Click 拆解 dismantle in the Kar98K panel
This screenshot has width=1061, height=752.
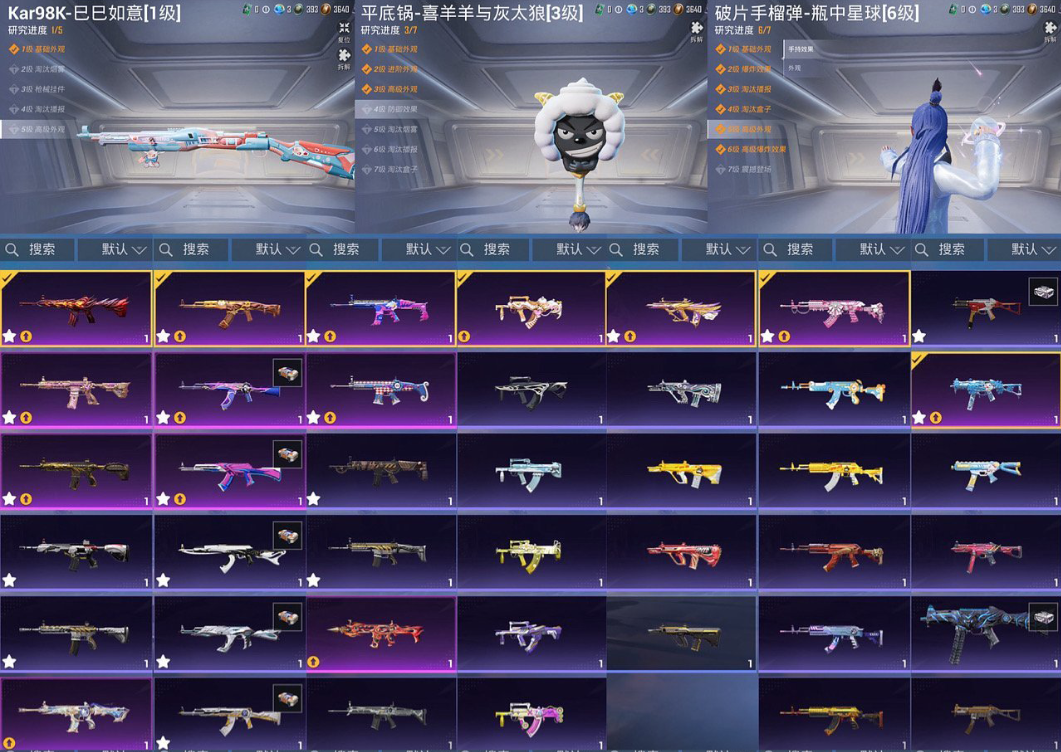[x=344, y=58]
